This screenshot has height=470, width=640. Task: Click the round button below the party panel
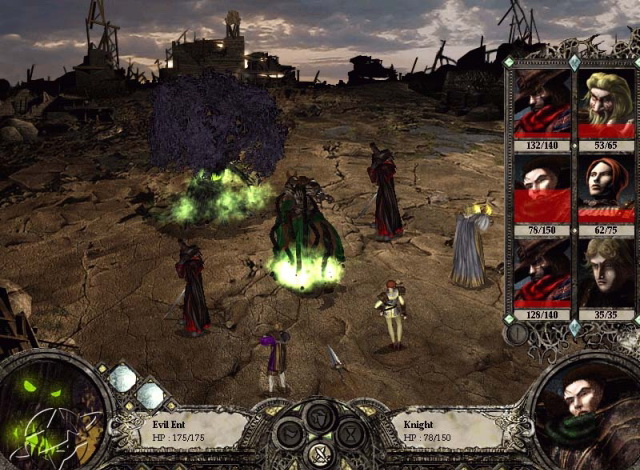(x=516, y=333)
